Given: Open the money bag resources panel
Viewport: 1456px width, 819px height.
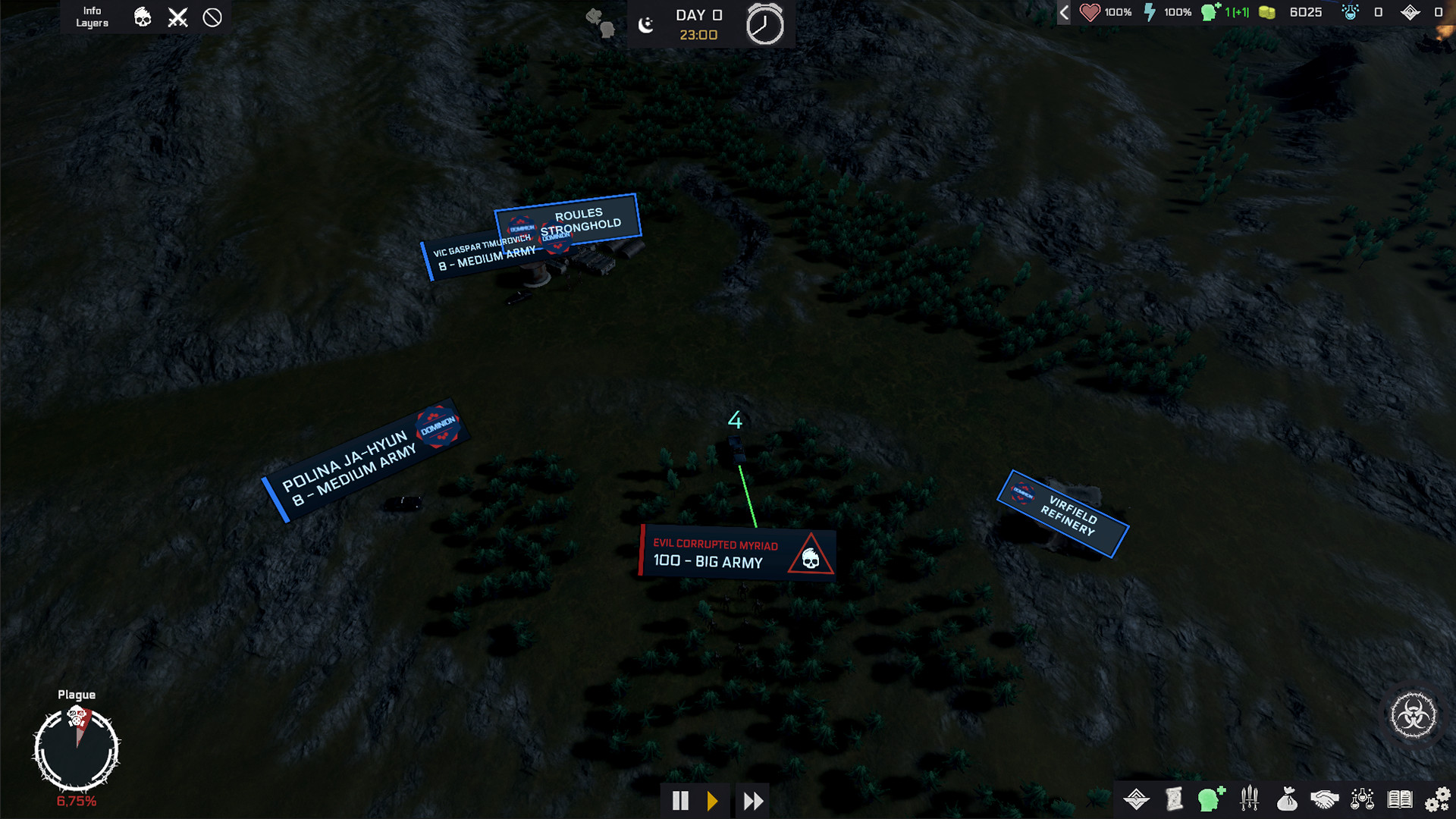Looking at the screenshot, I should pyautogui.click(x=1287, y=800).
